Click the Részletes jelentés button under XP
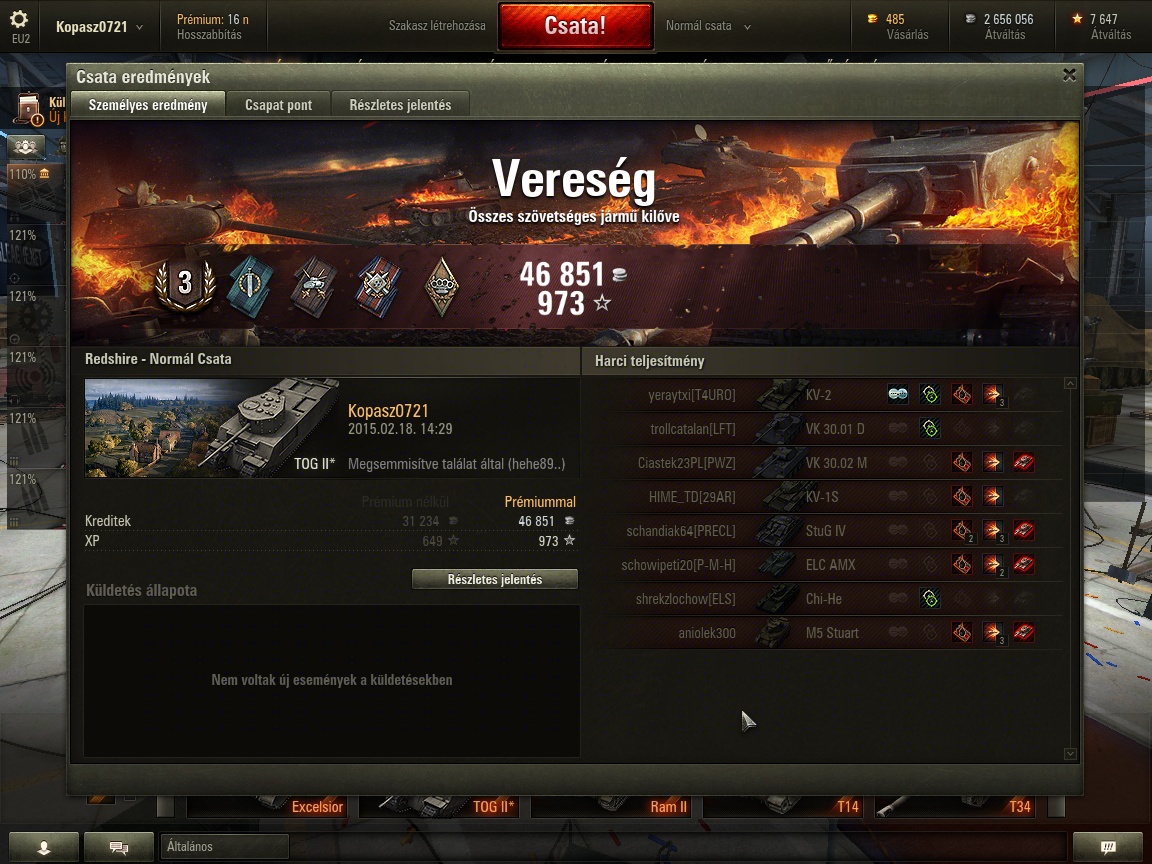The height and width of the screenshot is (864, 1152). coord(495,580)
